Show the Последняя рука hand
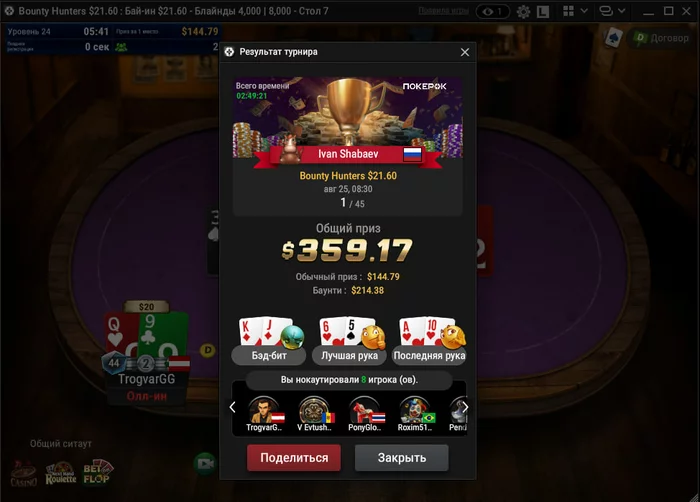The width and height of the screenshot is (700, 502). coord(430,355)
